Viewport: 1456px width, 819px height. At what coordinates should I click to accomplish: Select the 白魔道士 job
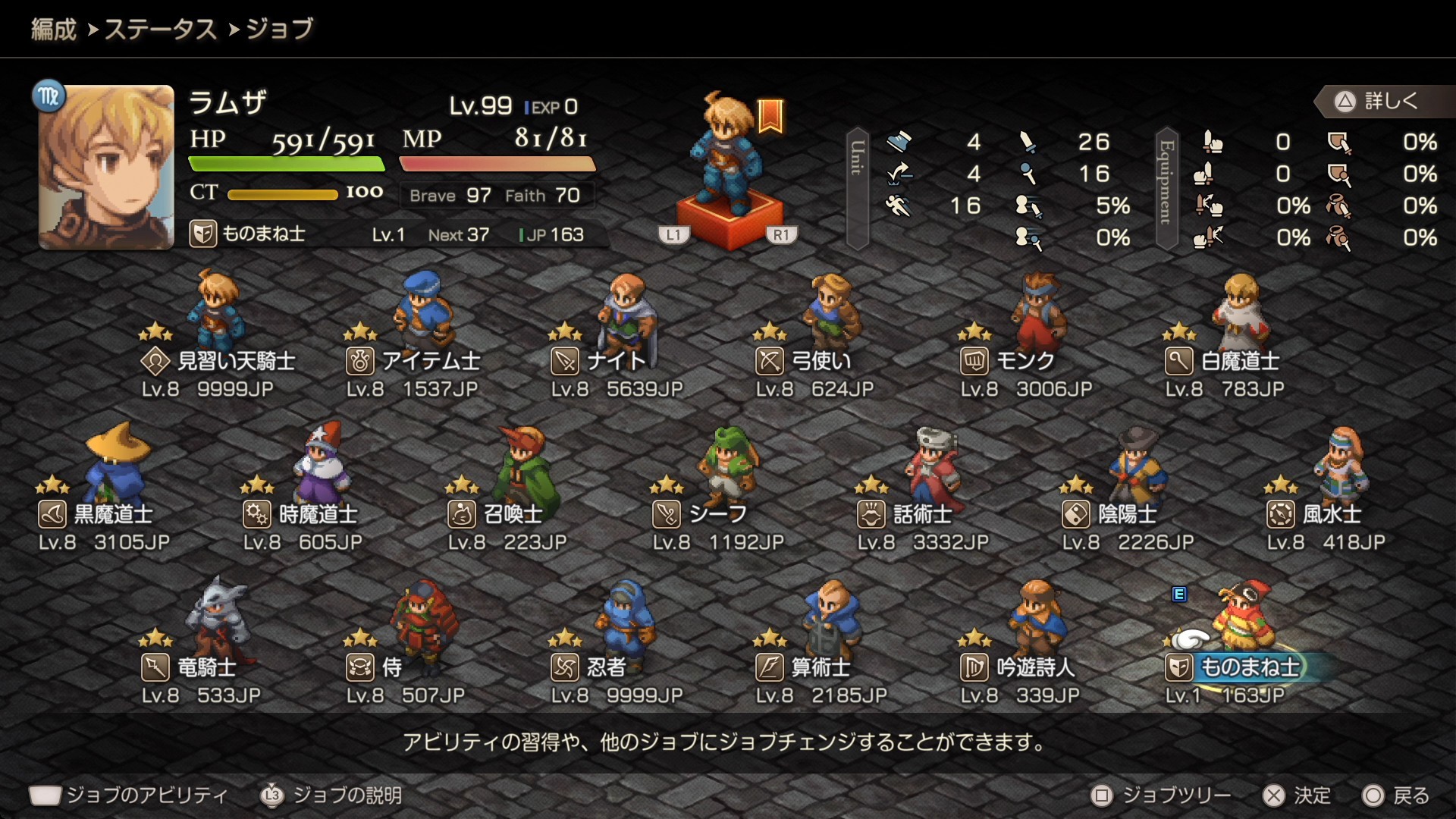coord(1222,361)
